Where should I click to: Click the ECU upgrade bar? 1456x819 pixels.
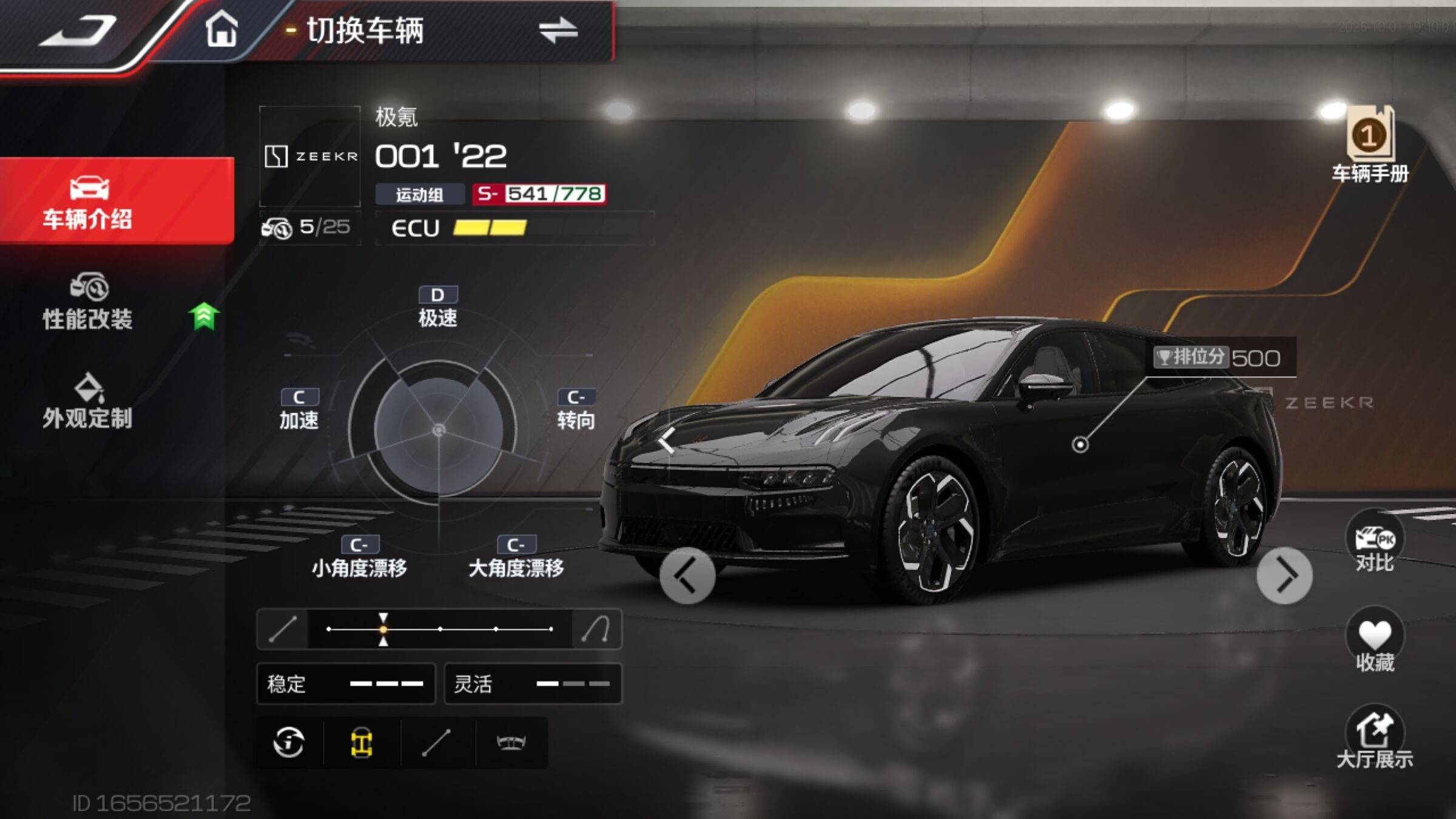pyautogui.click(x=514, y=228)
